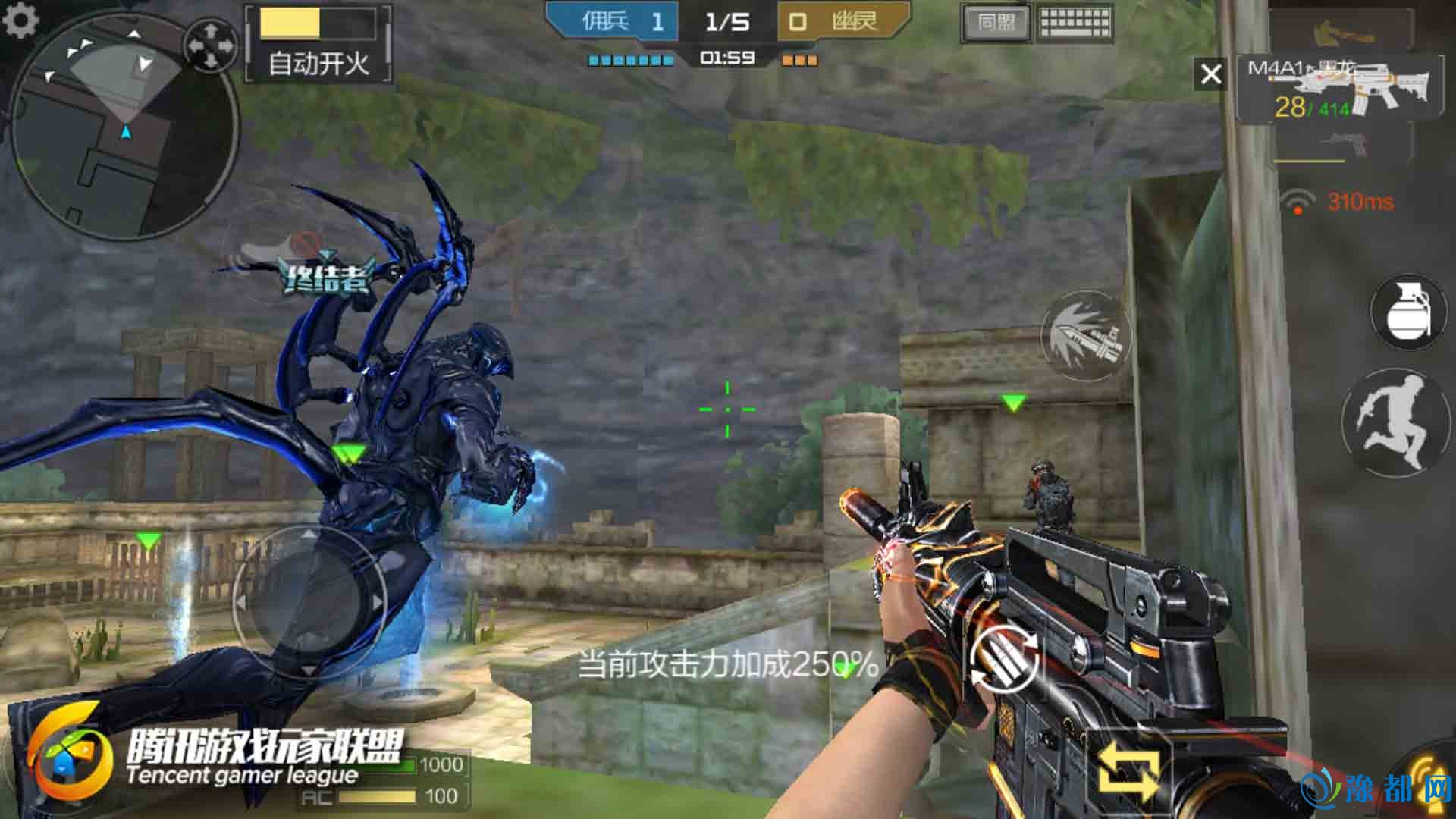1456x819 pixels.
Task: Tap the circular radar minimap
Action: click(x=125, y=125)
